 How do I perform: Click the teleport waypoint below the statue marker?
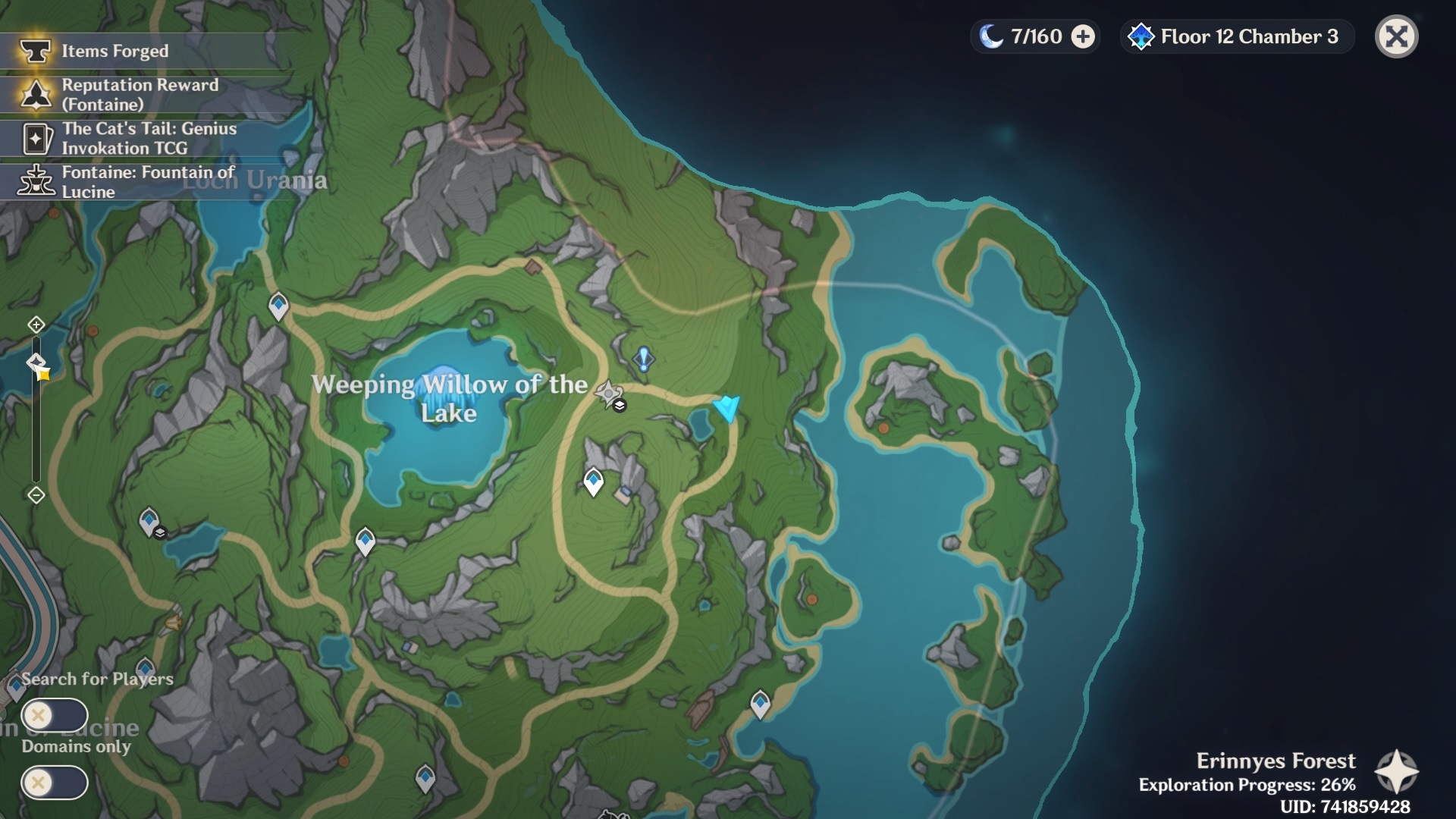[x=593, y=481]
